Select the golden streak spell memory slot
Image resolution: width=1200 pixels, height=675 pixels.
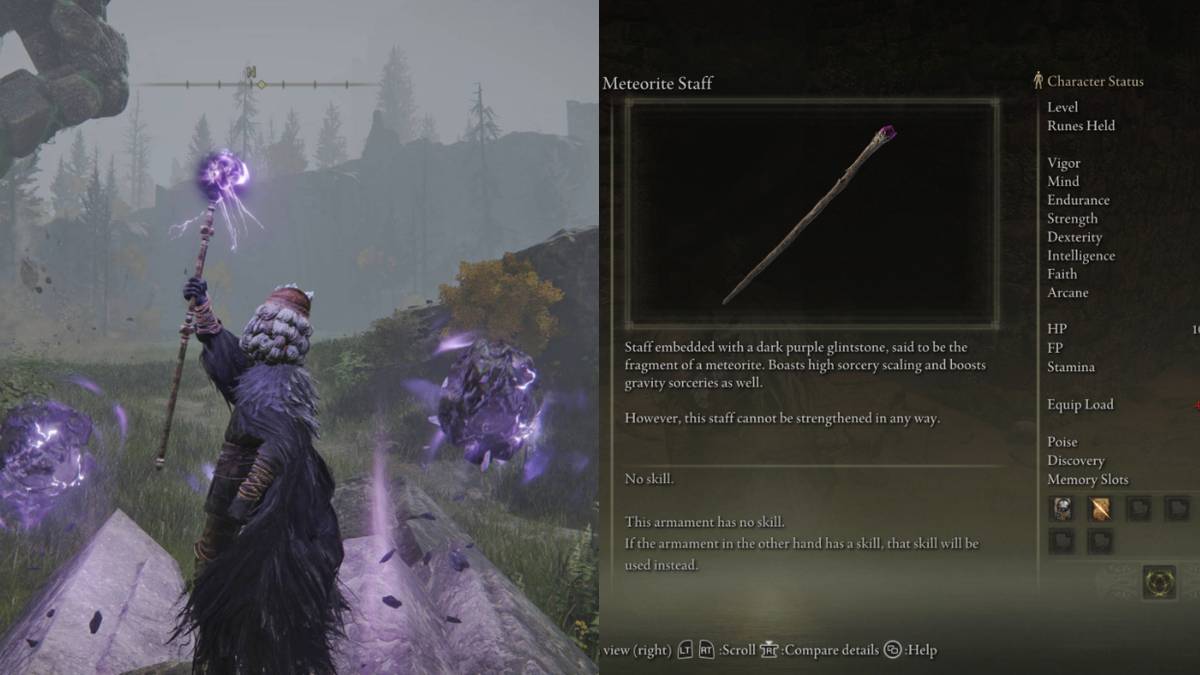click(x=1100, y=509)
